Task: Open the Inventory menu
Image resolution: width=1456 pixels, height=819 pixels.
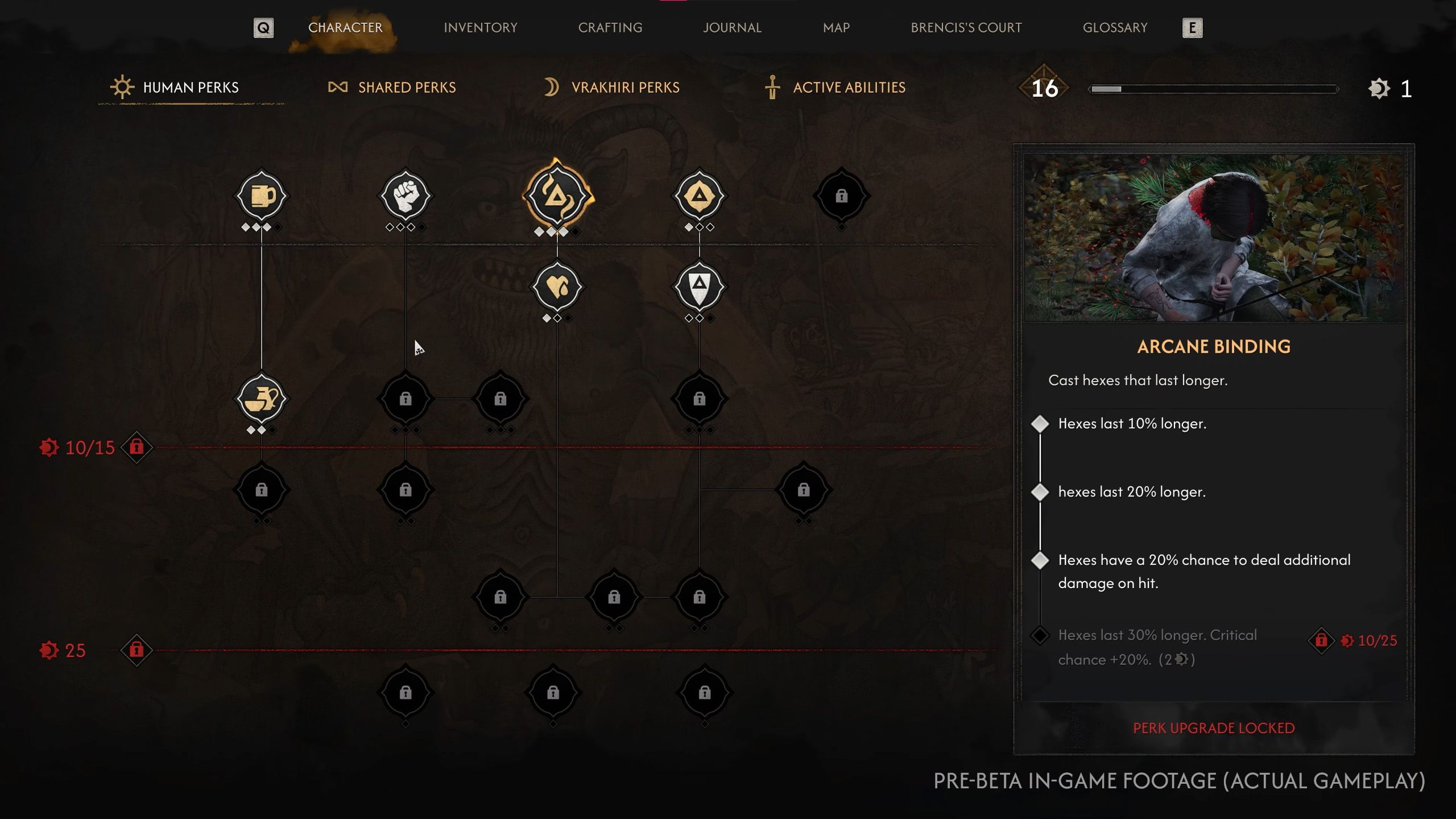Action: click(480, 27)
